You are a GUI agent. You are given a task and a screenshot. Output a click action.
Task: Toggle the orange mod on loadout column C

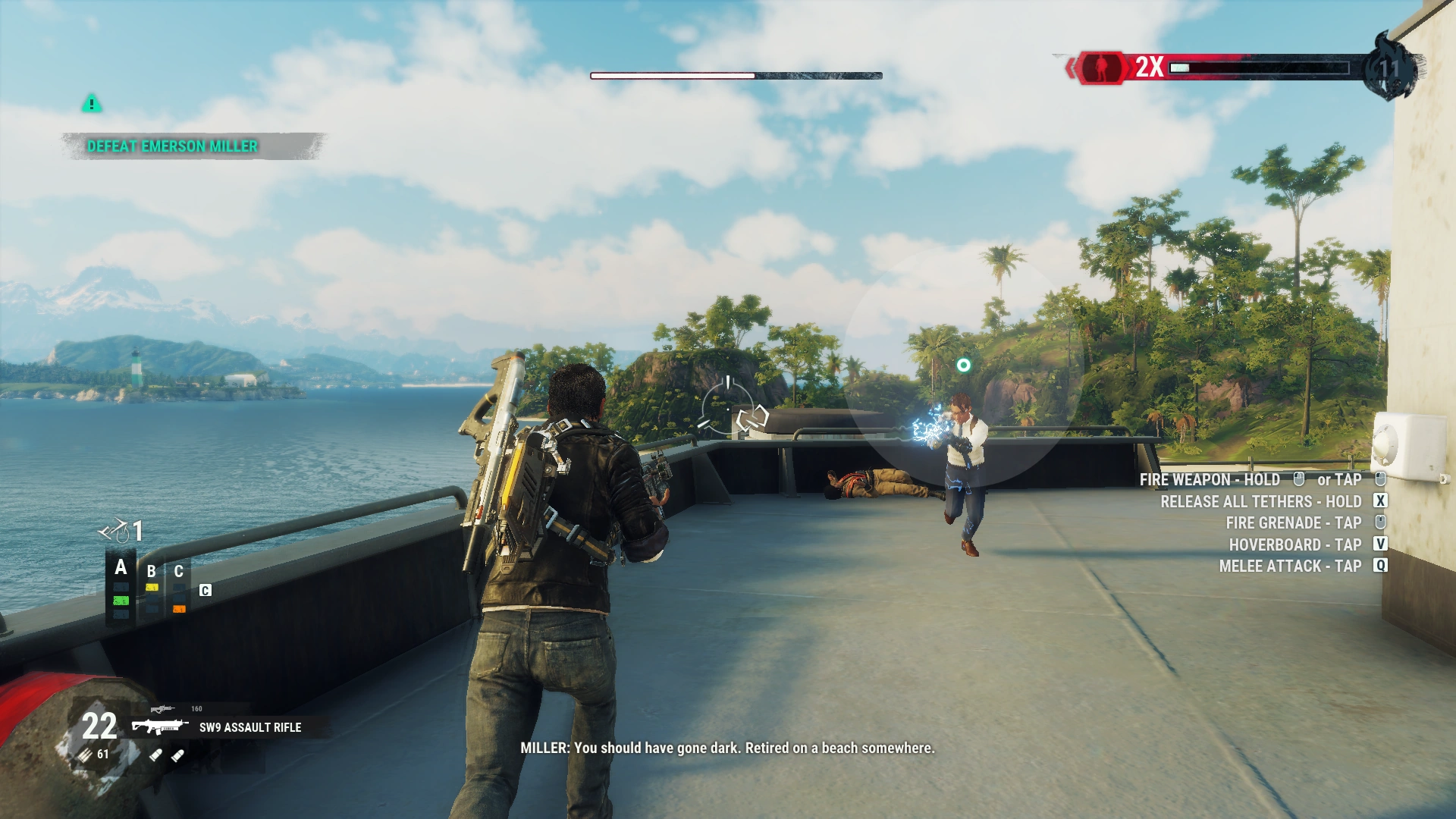[x=179, y=608]
